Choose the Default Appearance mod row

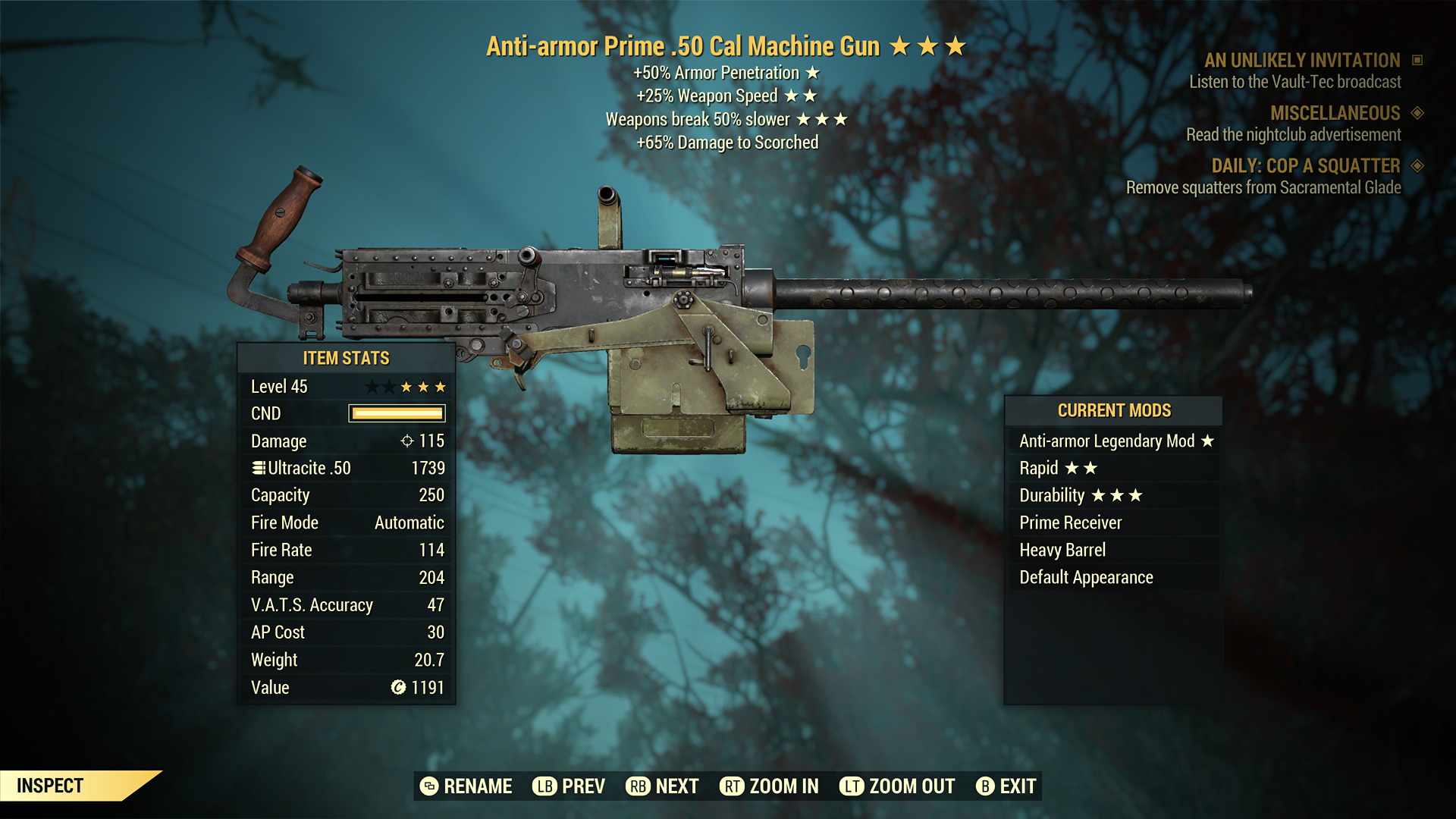1113,578
